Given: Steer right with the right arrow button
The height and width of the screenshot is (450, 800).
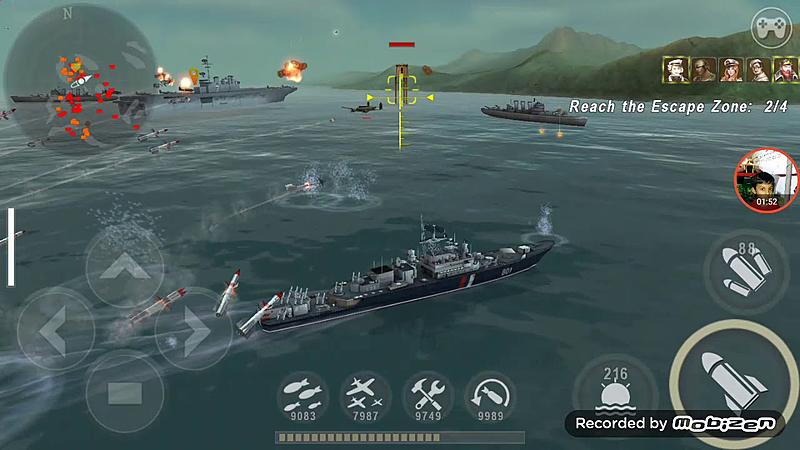Looking at the screenshot, I should click(190, 327).
